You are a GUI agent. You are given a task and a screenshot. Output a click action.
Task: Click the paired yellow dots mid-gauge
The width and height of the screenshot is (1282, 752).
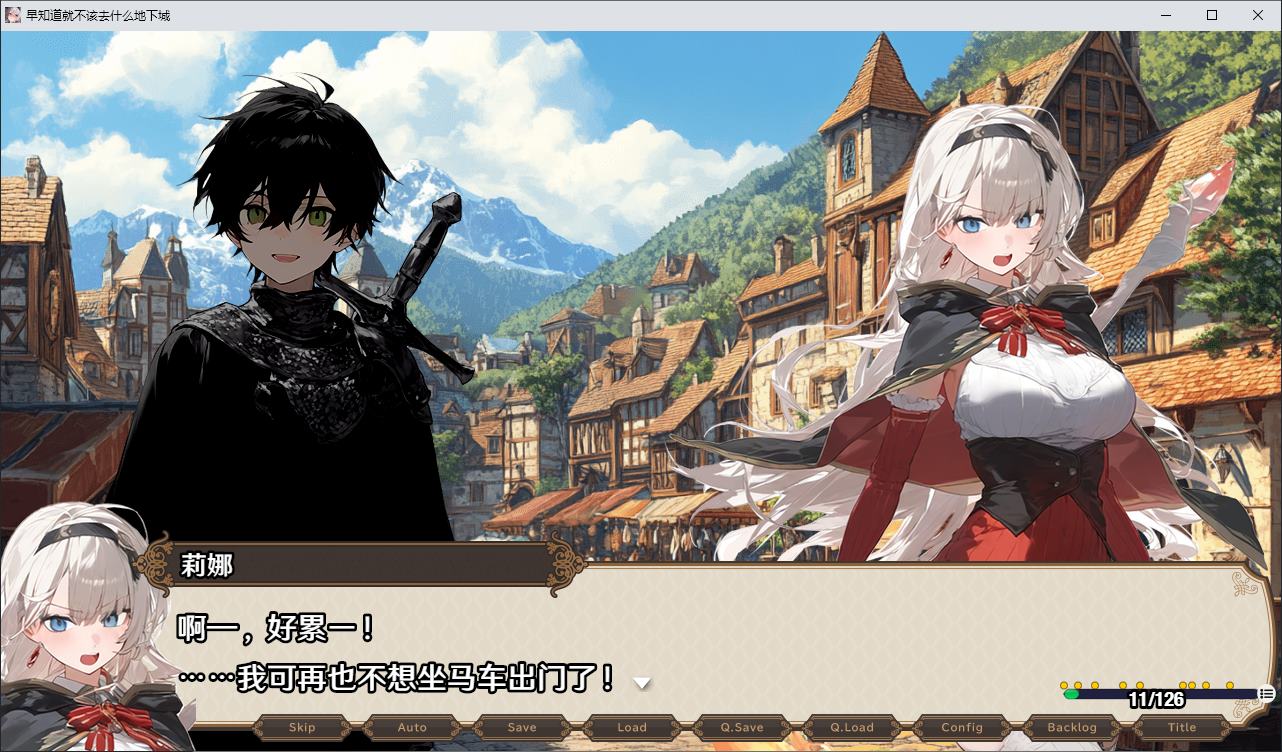click(1190, 685)
